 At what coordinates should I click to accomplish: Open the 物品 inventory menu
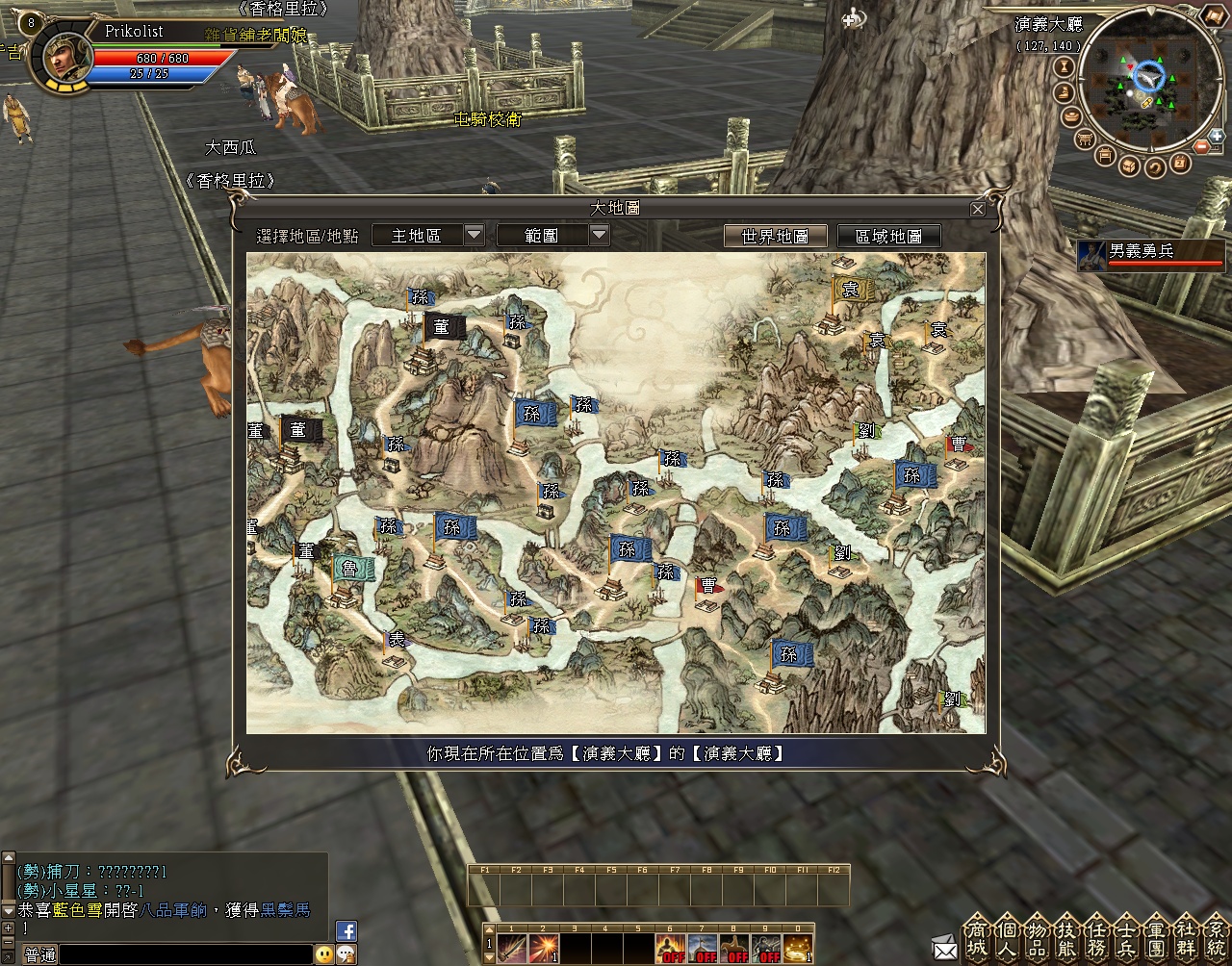(1037, 938)
